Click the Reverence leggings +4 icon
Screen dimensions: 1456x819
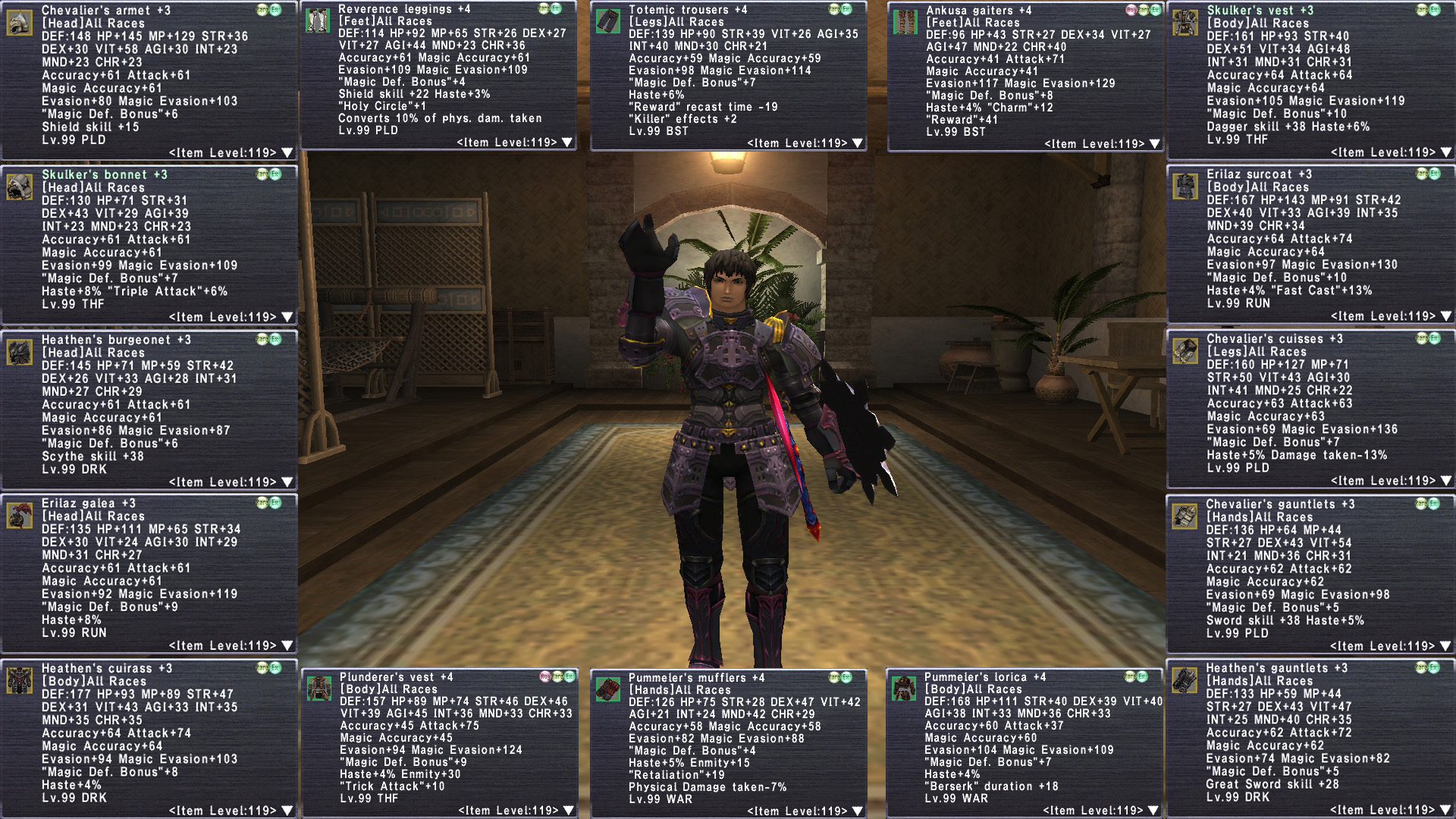coord(318,20)
